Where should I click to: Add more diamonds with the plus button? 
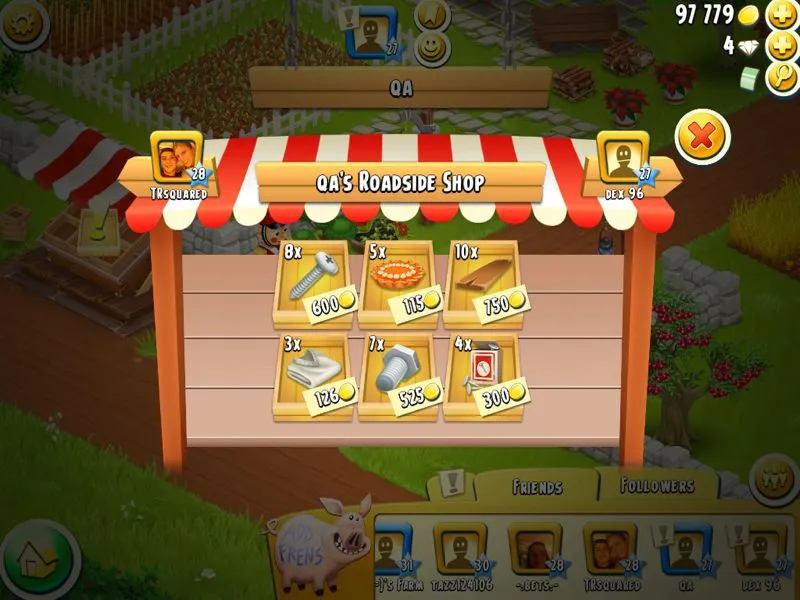(x=780, y=46)
